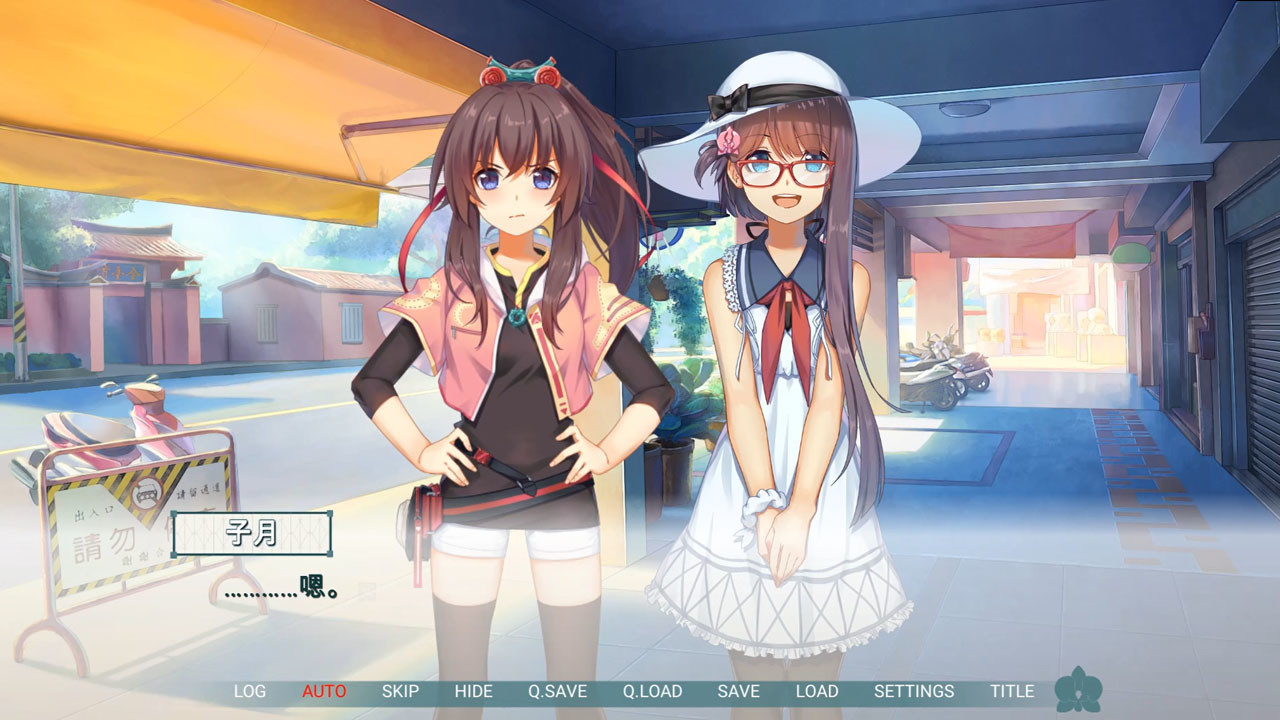This screenshot has height=720, width=1280.
Task: Return to the TITLE screen
Action: [1013, 691]
